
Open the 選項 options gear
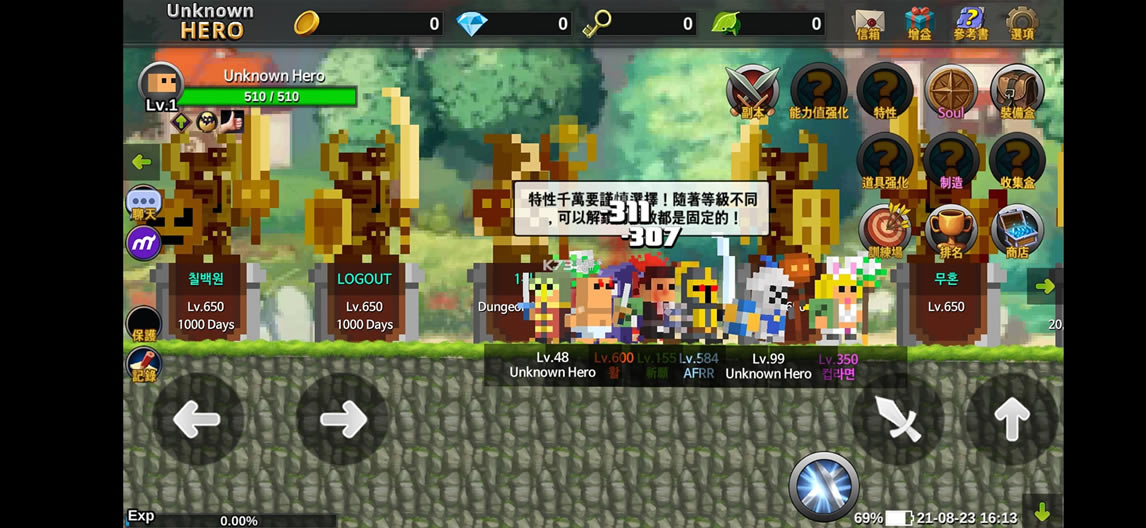point(1022,22)
